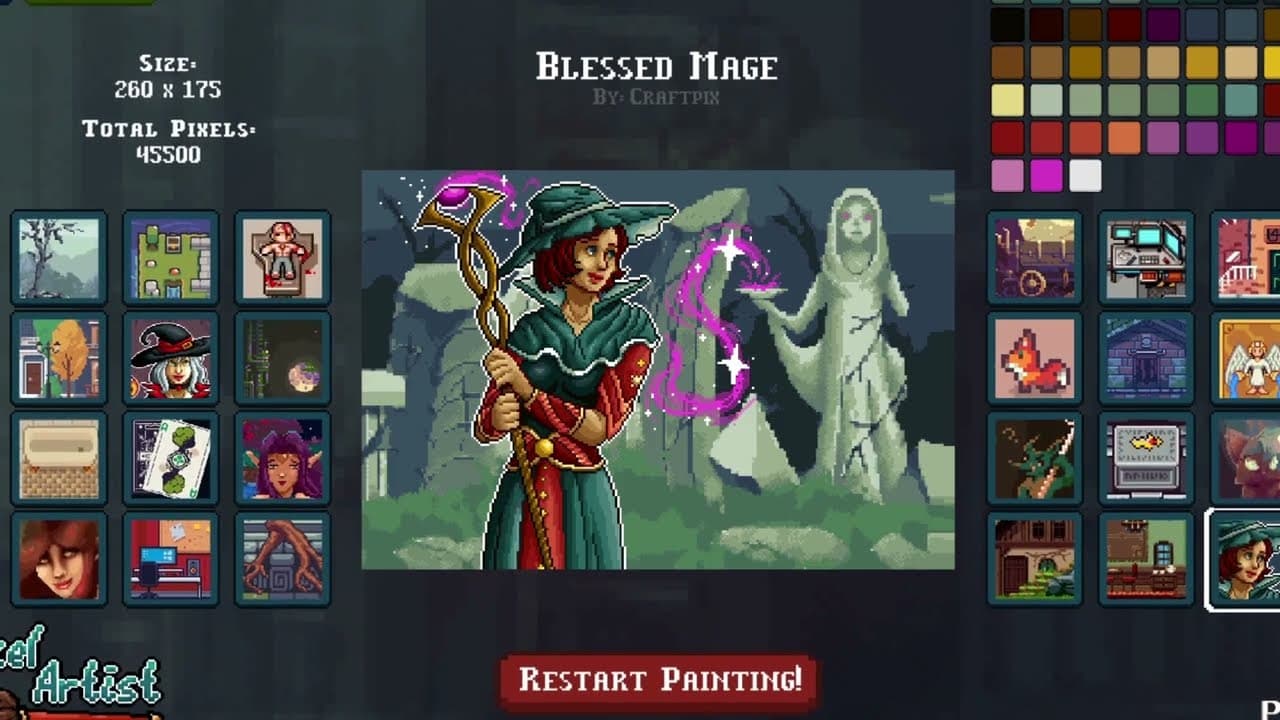The height and width of the screenshot is (720, 1280).
Task: Open the red-haired girl portrait painting
Action: tap(58, 560)
